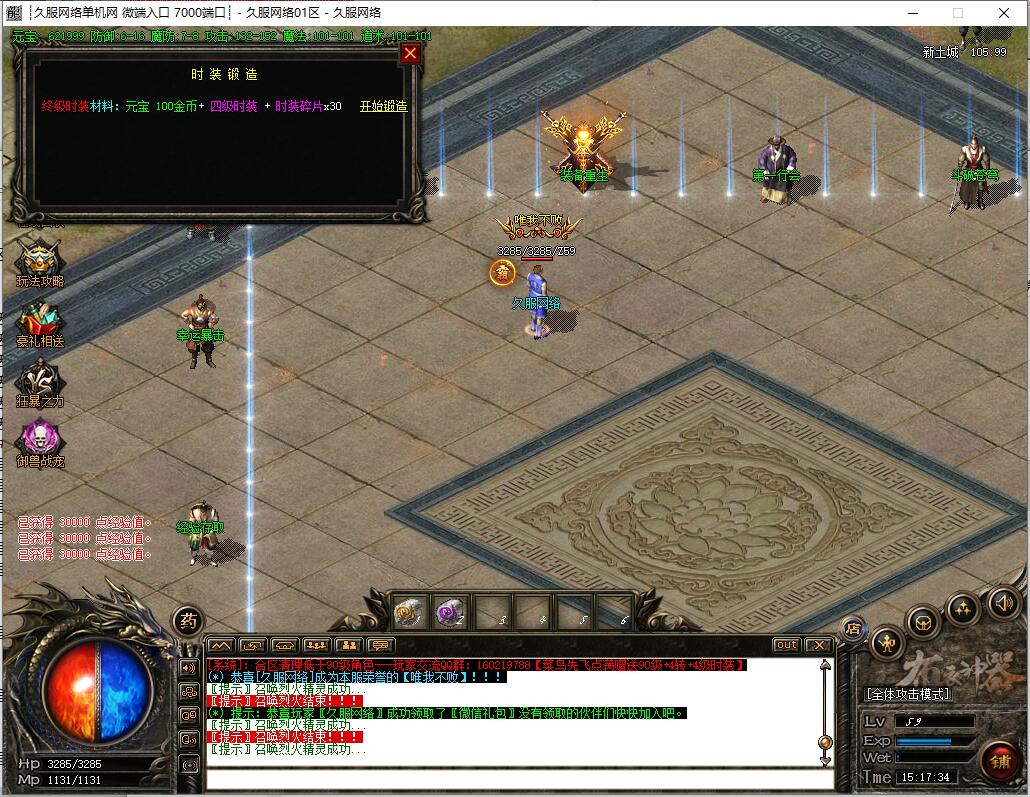The width and height of the screenshot is (1030, 797).
Task: Close the 时装锻造 forging dialog
Action: pyautogui.click(x=409, y=54)
